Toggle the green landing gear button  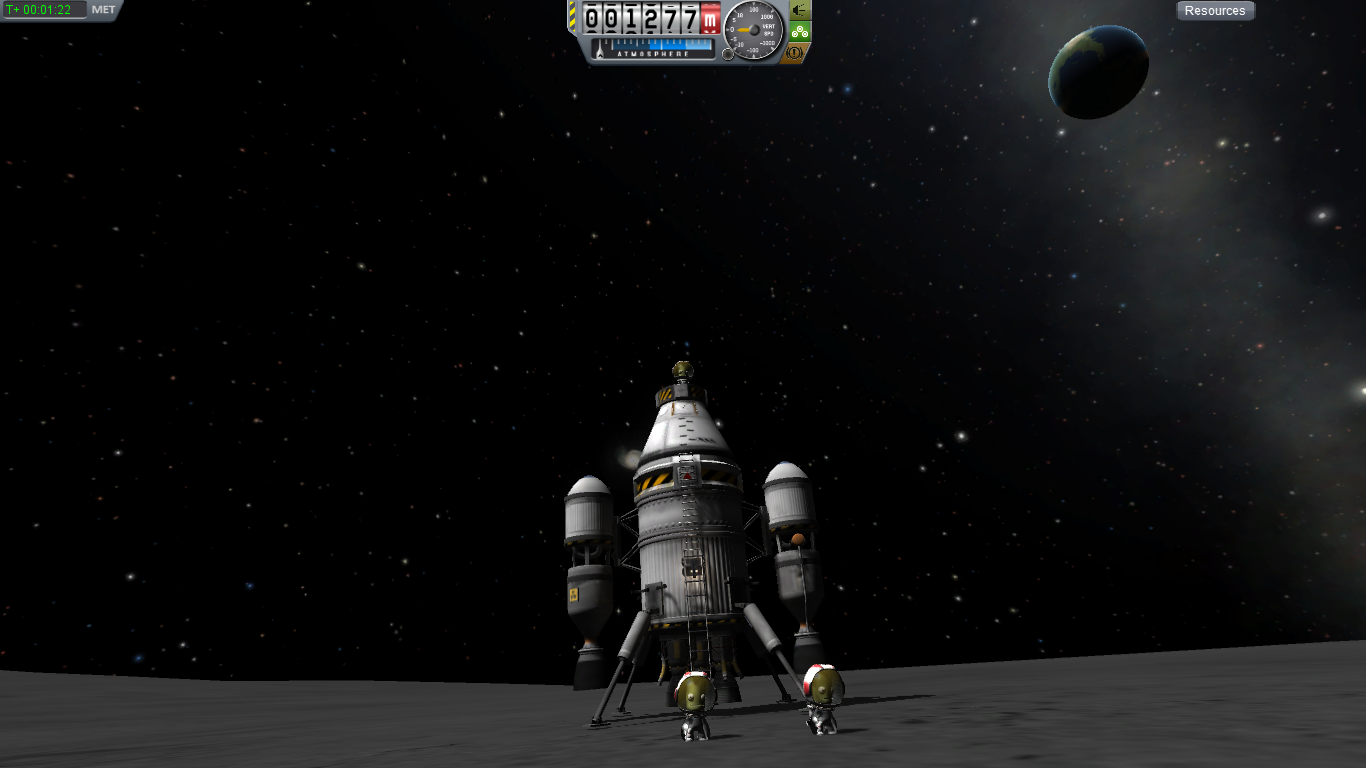(799, 32)
